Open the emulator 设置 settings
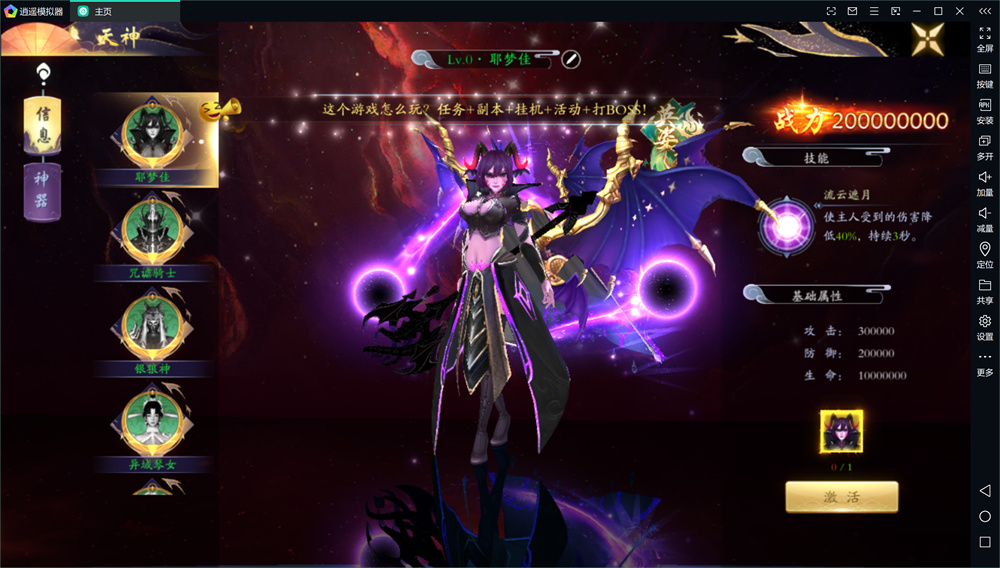The height and width of the screenshot is (568, 1000). [x=984, y=327]
